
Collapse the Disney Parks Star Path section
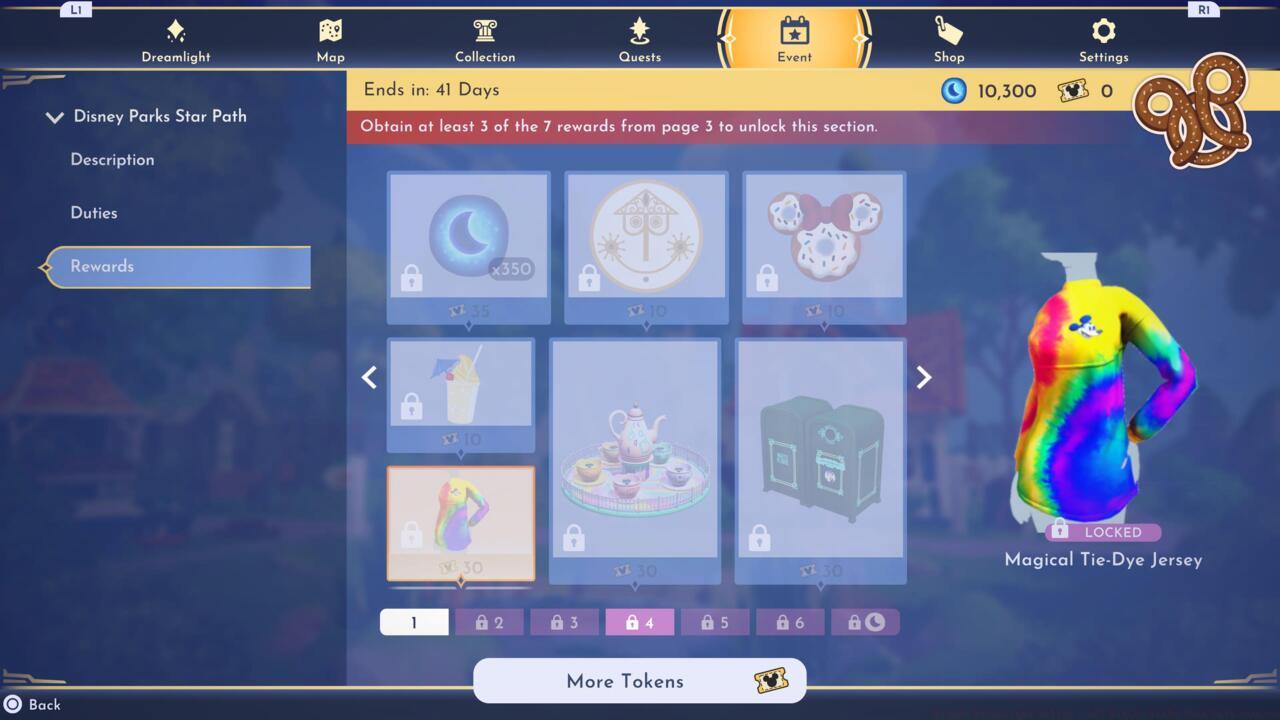pos(55,116)
